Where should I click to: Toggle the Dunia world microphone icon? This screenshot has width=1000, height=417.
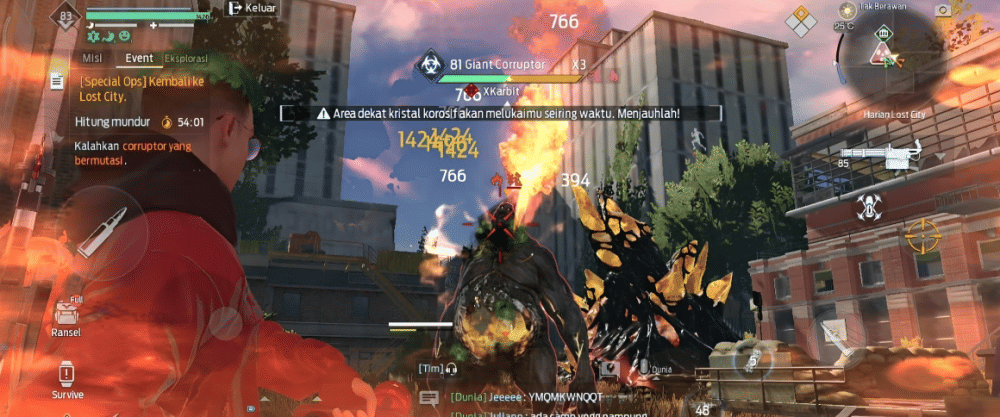pyautogui.click(x=645, y=368)
